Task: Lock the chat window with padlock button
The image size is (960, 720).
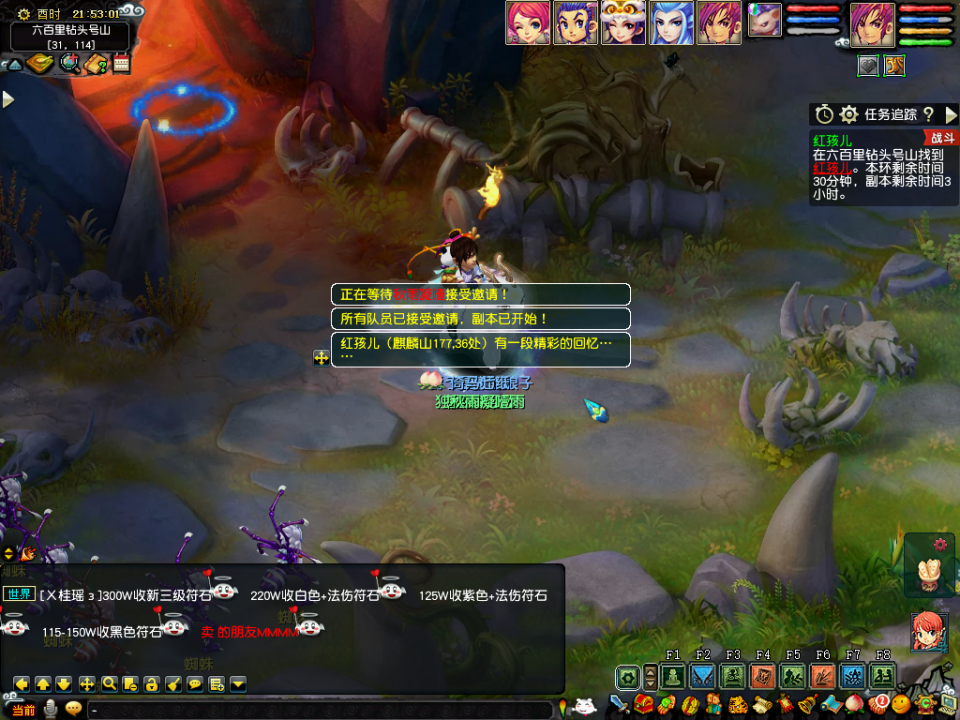Action: coord(151,684)
